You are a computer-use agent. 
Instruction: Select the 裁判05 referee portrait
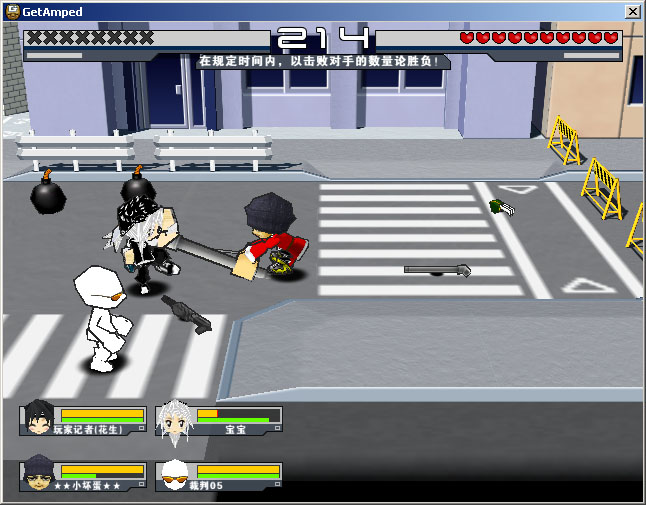(174, 475)
